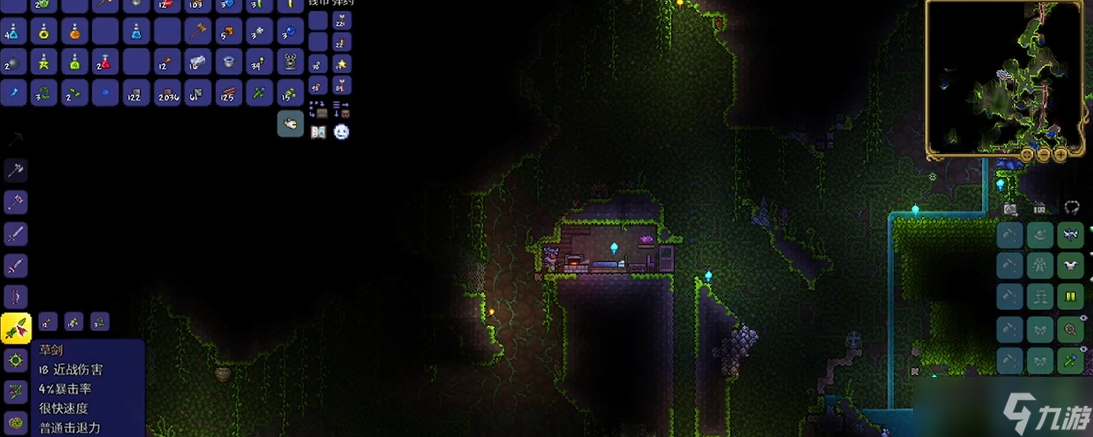Toggle the round white face emote button
The width and height of the screenshot is (1093, 437).
pyautogui.click(x=341, y=131)
